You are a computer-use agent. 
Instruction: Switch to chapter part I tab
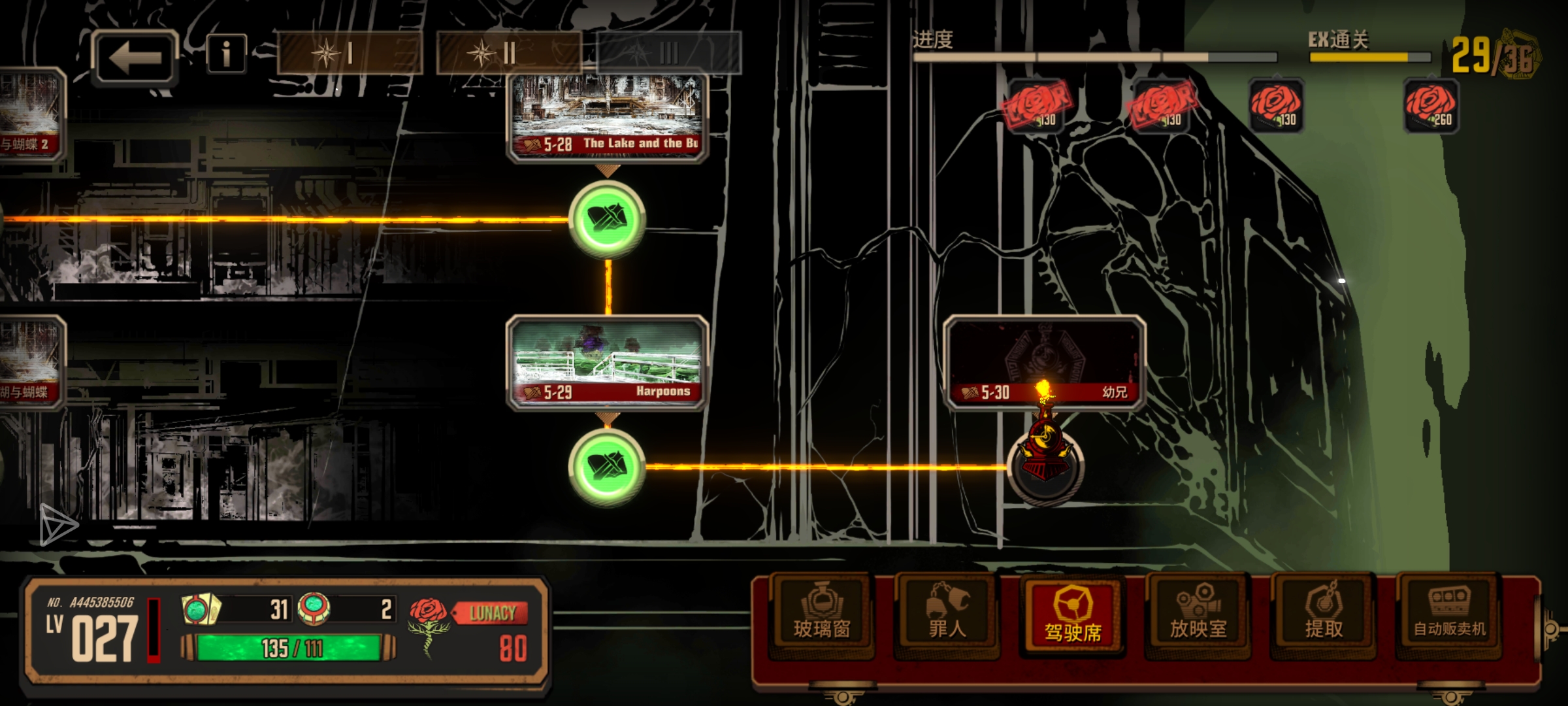pyautogui.click(x=350, y=53)
